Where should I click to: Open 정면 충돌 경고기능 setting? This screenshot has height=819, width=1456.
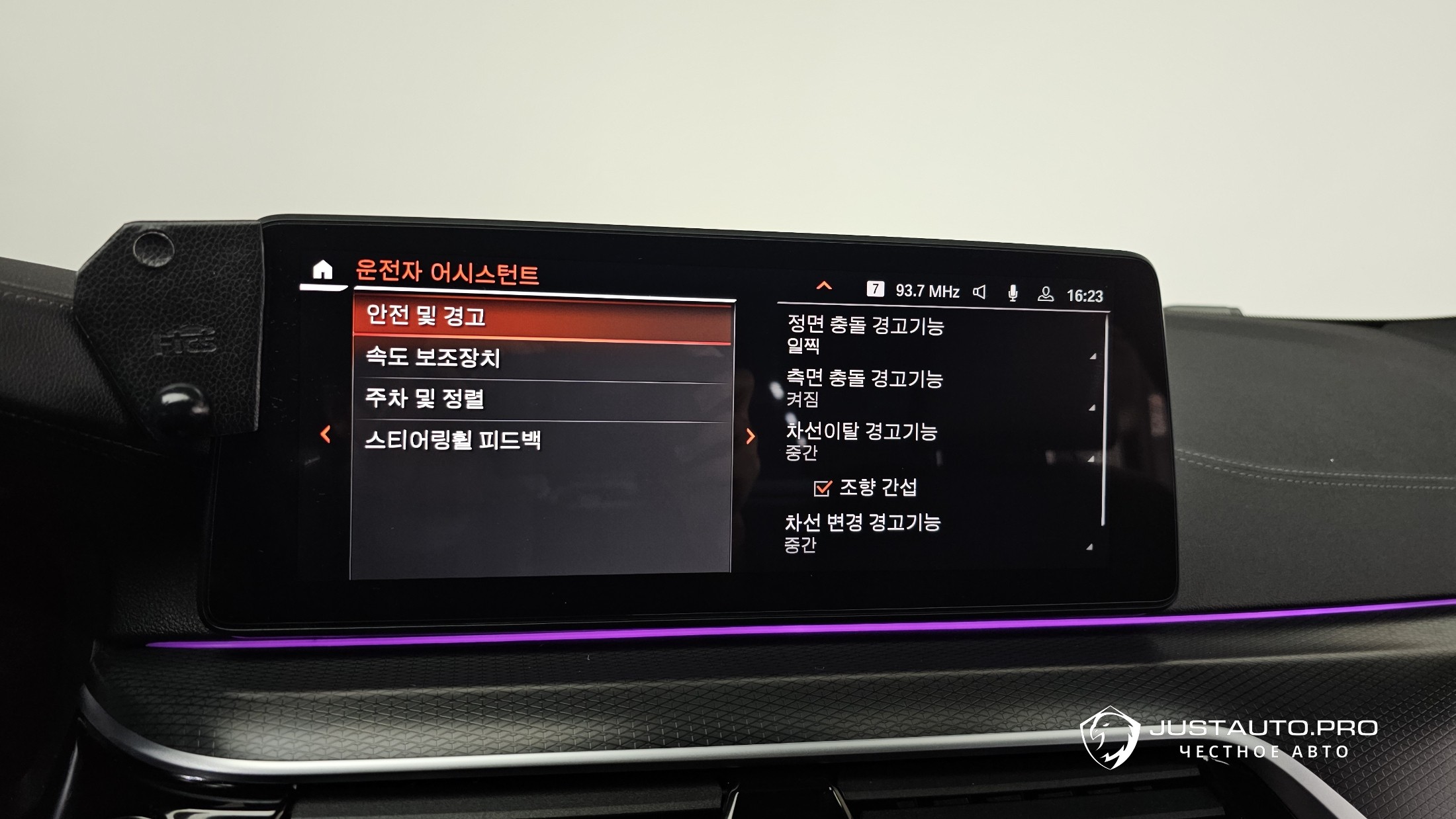tap(933, 335)
